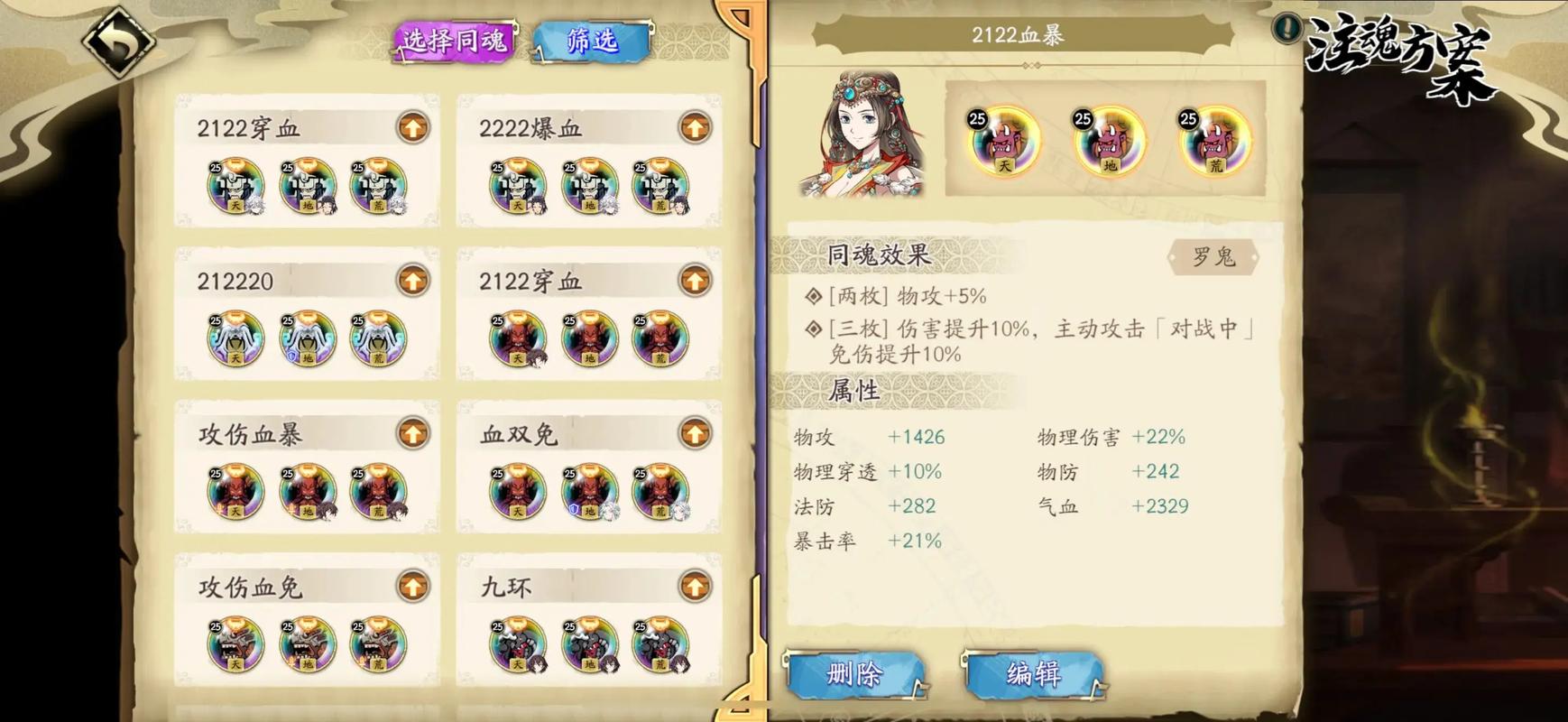Click the upgrade arrow on 血双免 preset

click(x=693, y=433)
